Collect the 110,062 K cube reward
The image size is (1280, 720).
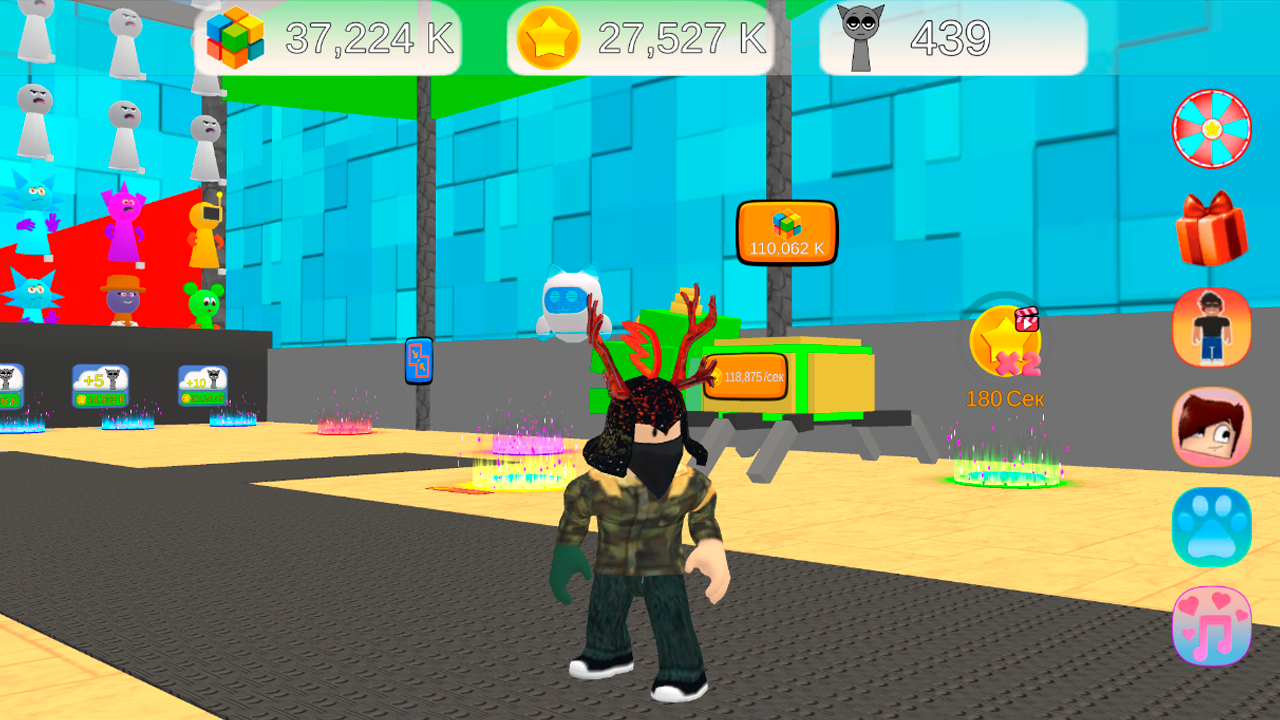pyautogui.click(x=786, y=232)
